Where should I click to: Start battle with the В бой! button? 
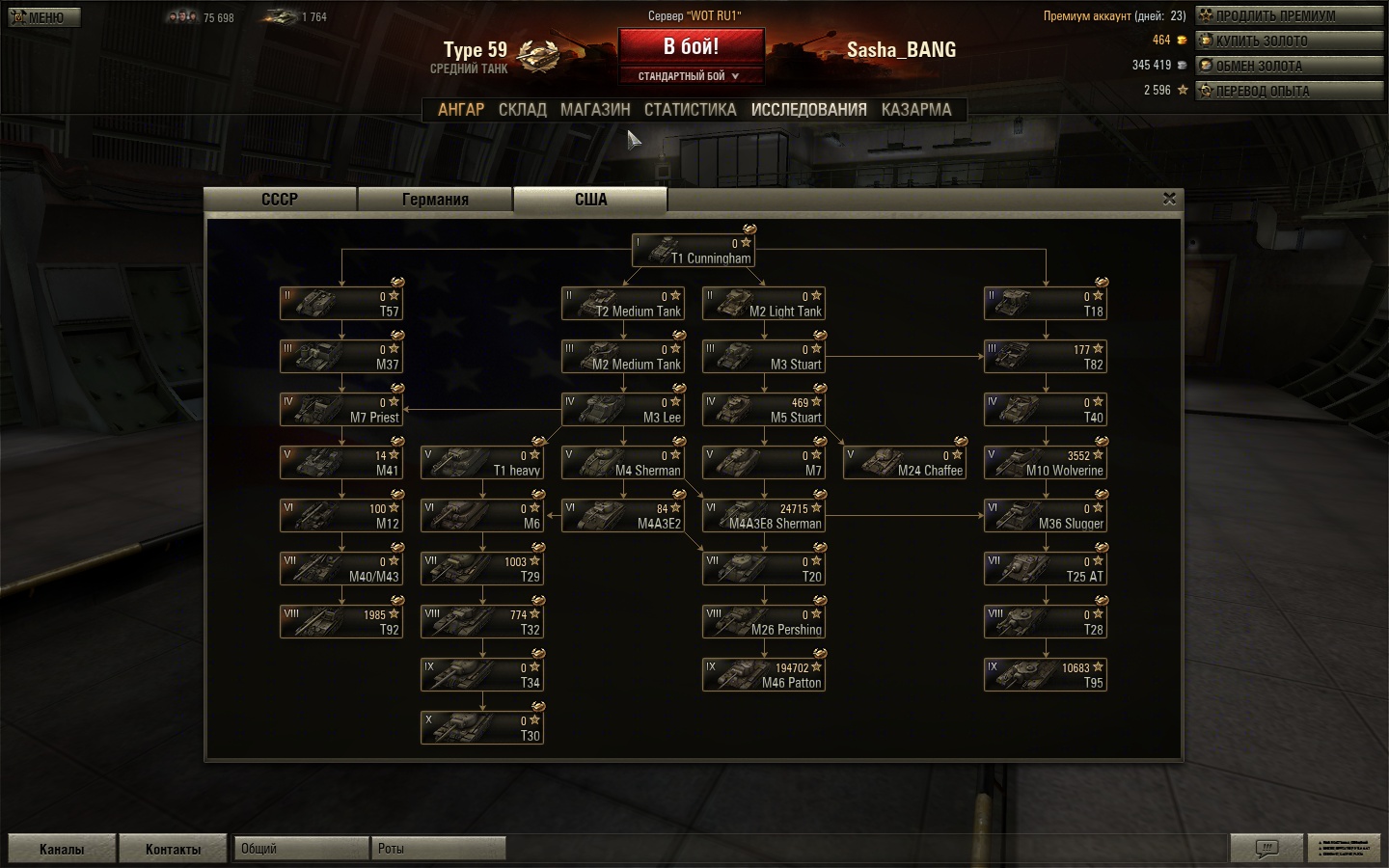pyautogui.click(x=691, y=46)
